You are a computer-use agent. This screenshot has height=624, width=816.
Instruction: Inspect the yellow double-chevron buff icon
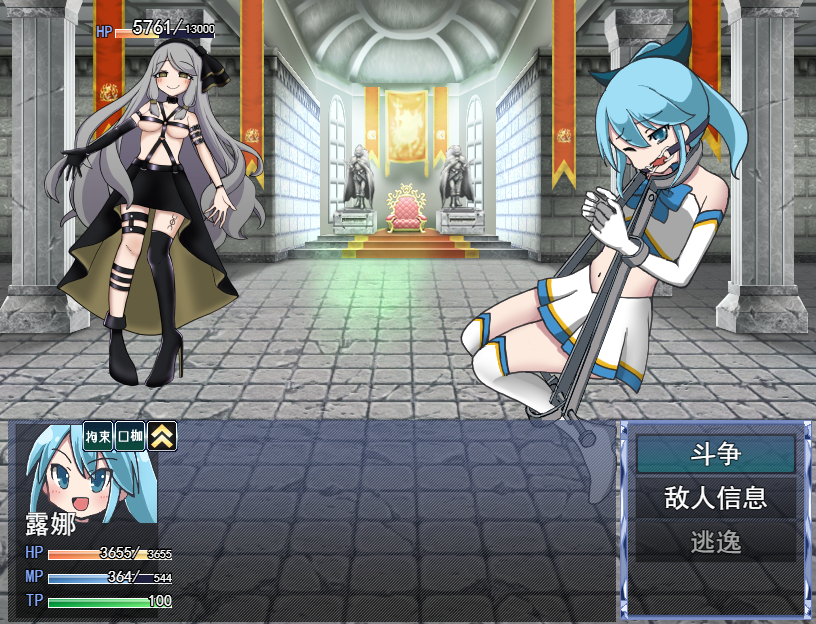pyautogui.click(x=163, y=436)
